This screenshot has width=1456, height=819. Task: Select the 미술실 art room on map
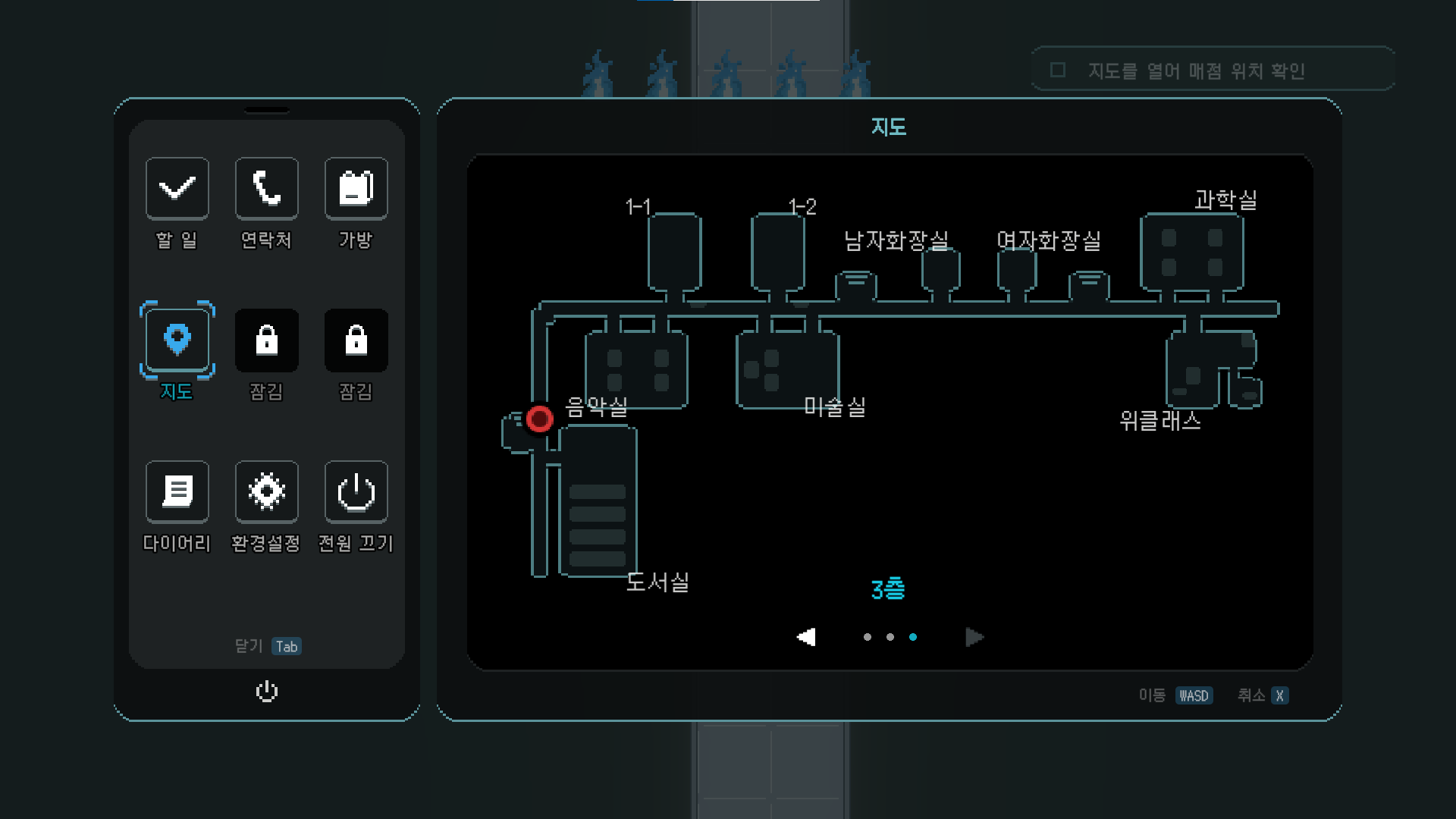(787, 370)
